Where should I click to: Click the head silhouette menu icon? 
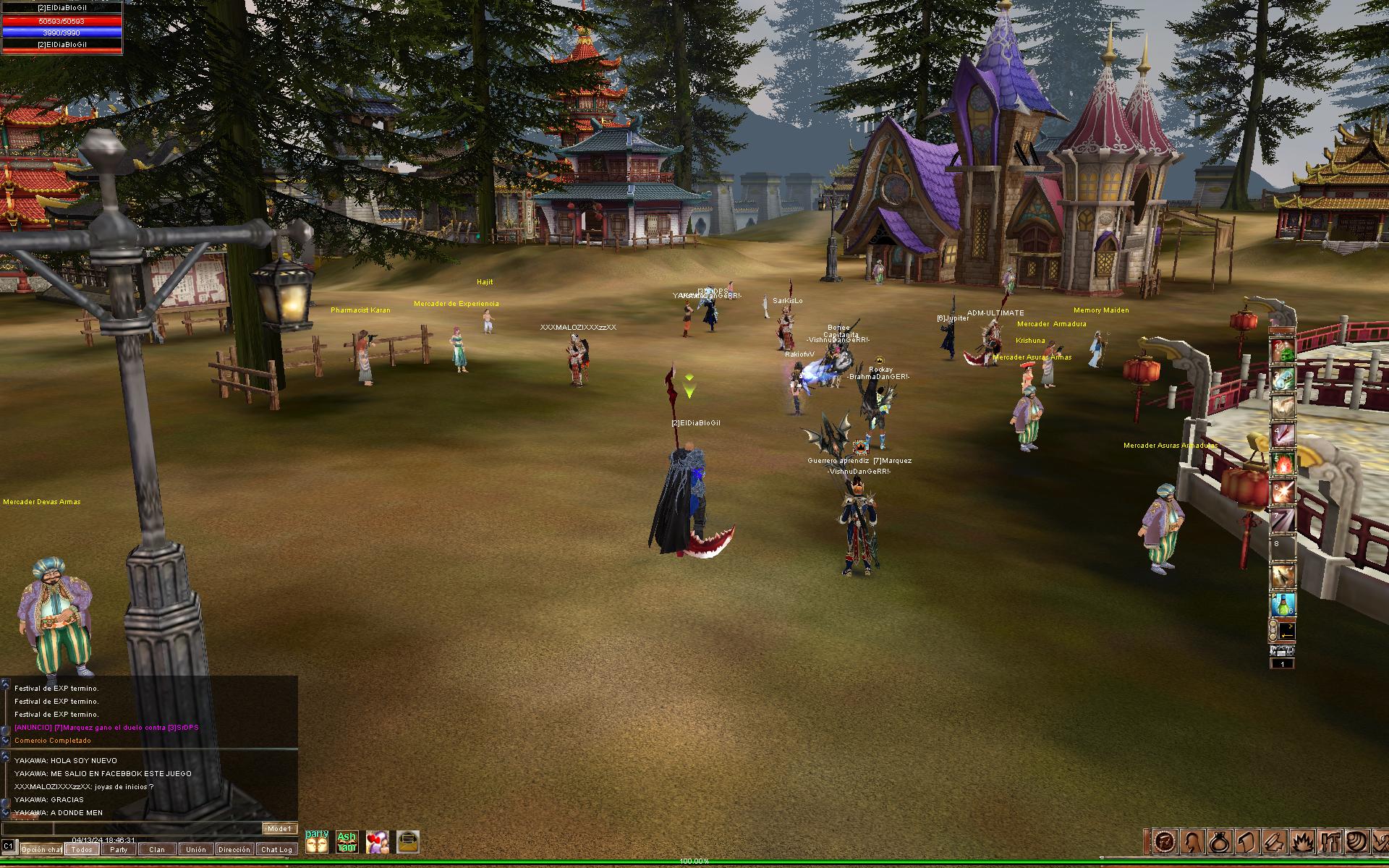click(1192, 841)
